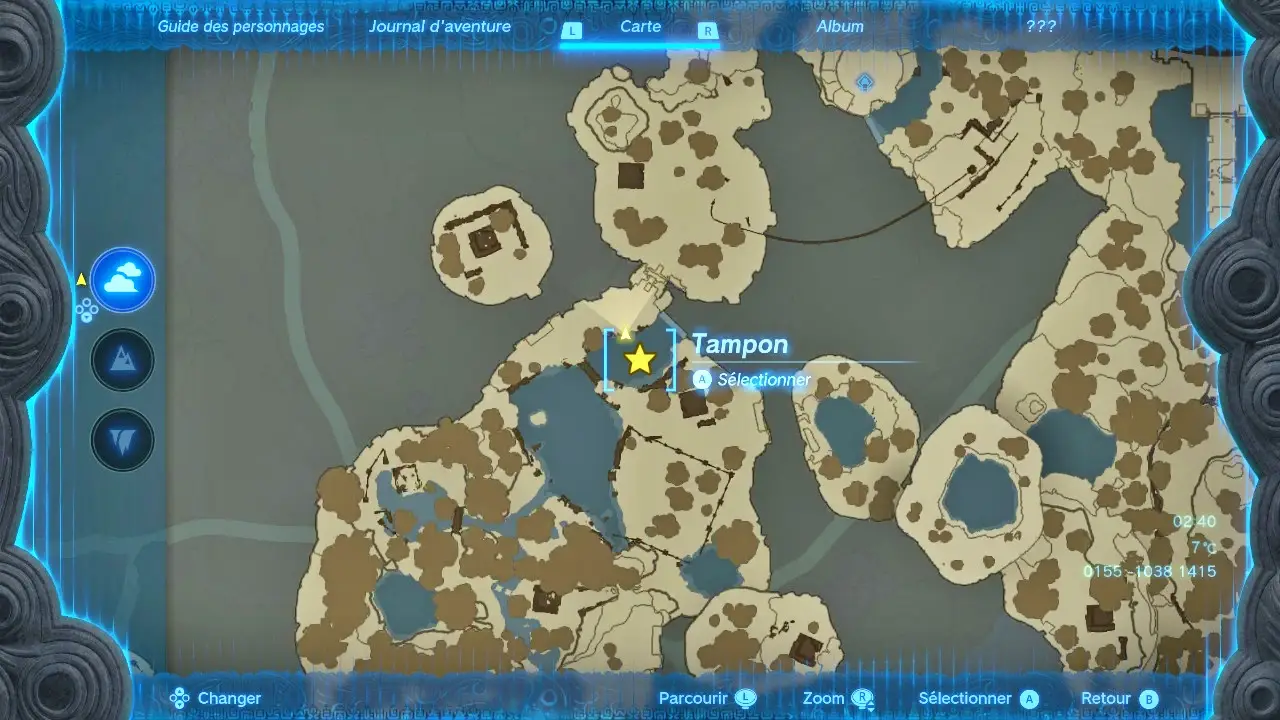
Task: Switch to the surface layer mountain icon
Action: [x=123, y=360]
